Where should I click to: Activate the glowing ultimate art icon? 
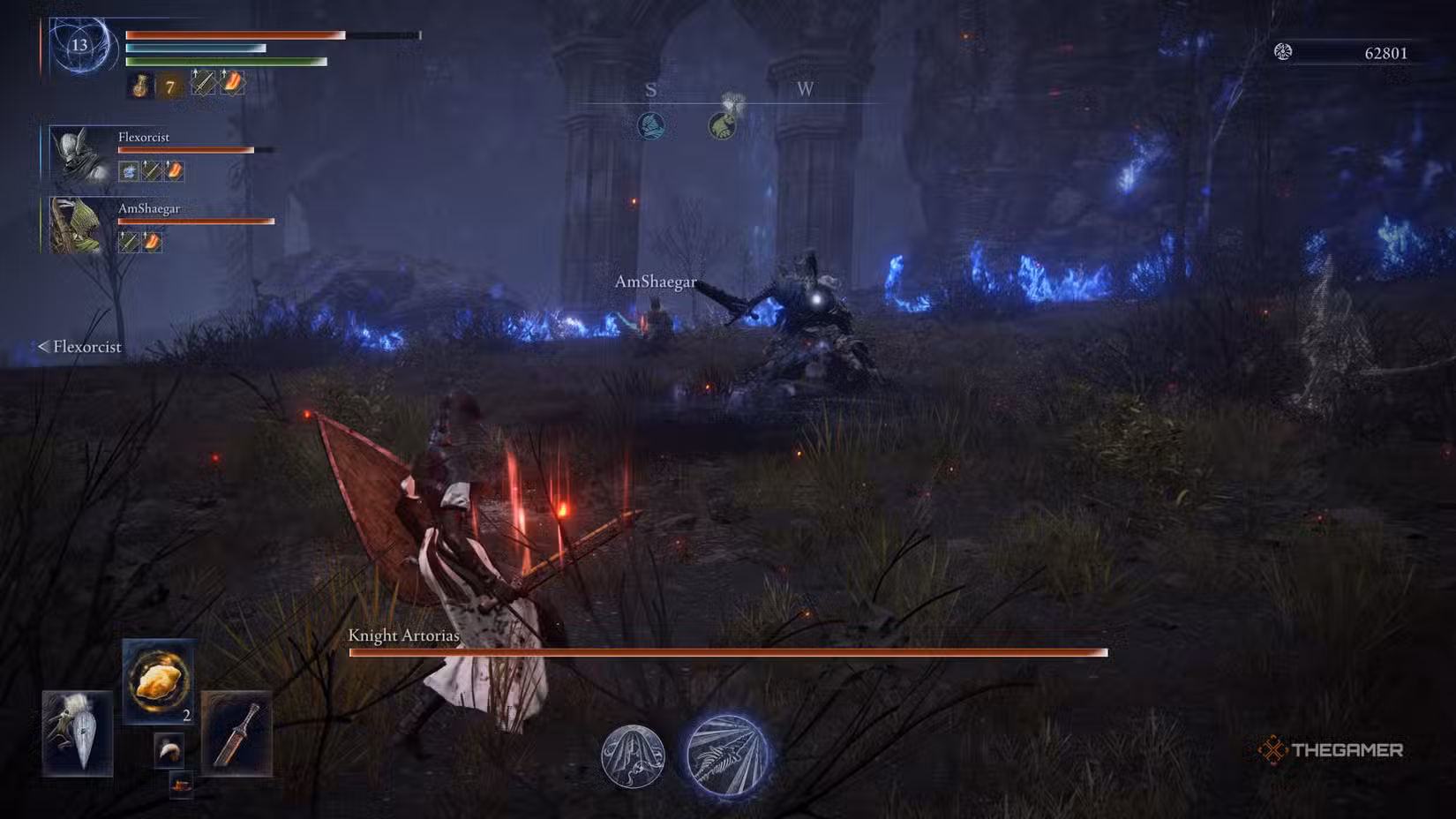[x=727, y=755]
